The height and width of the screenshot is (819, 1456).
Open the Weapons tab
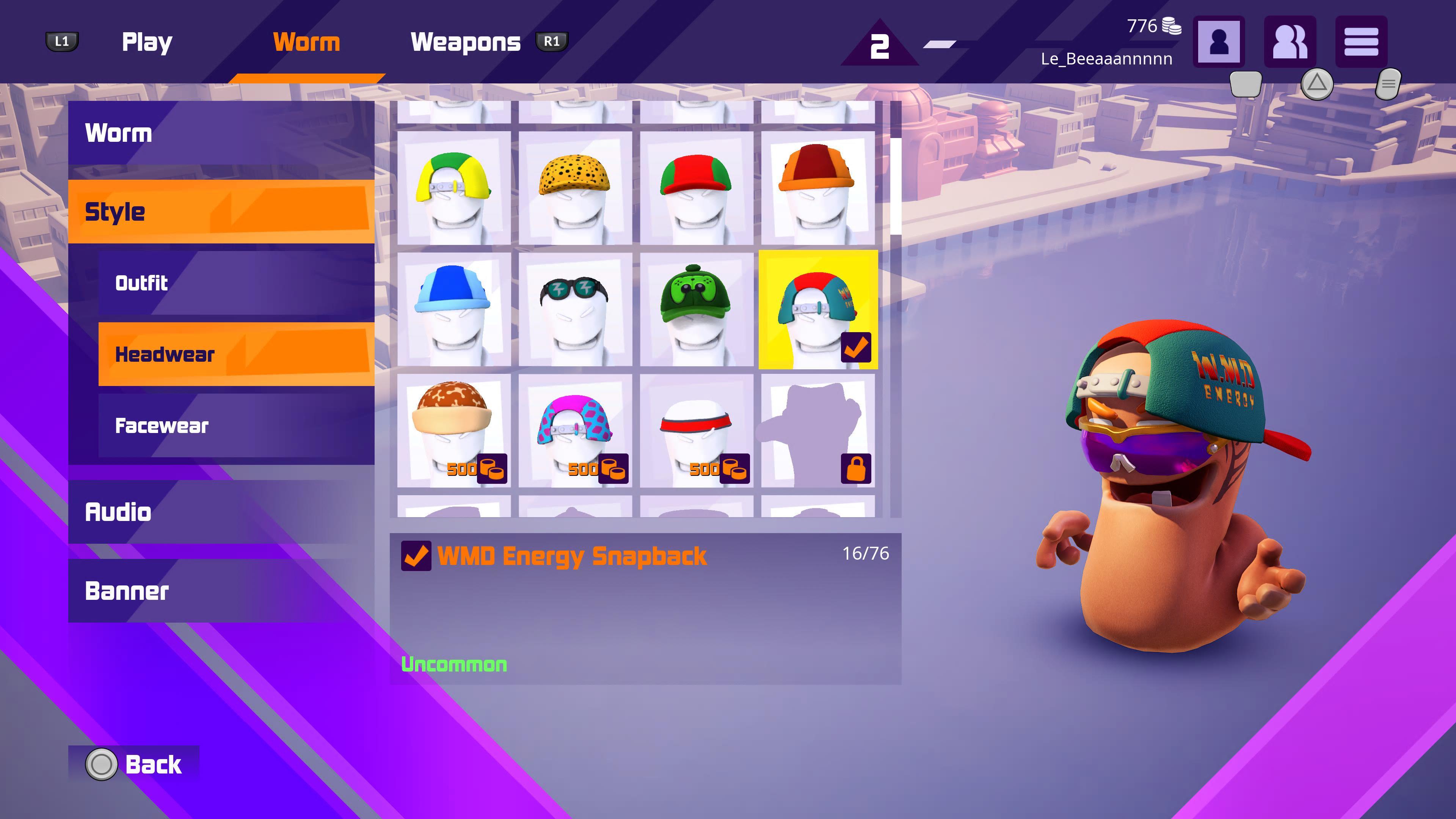465,42
